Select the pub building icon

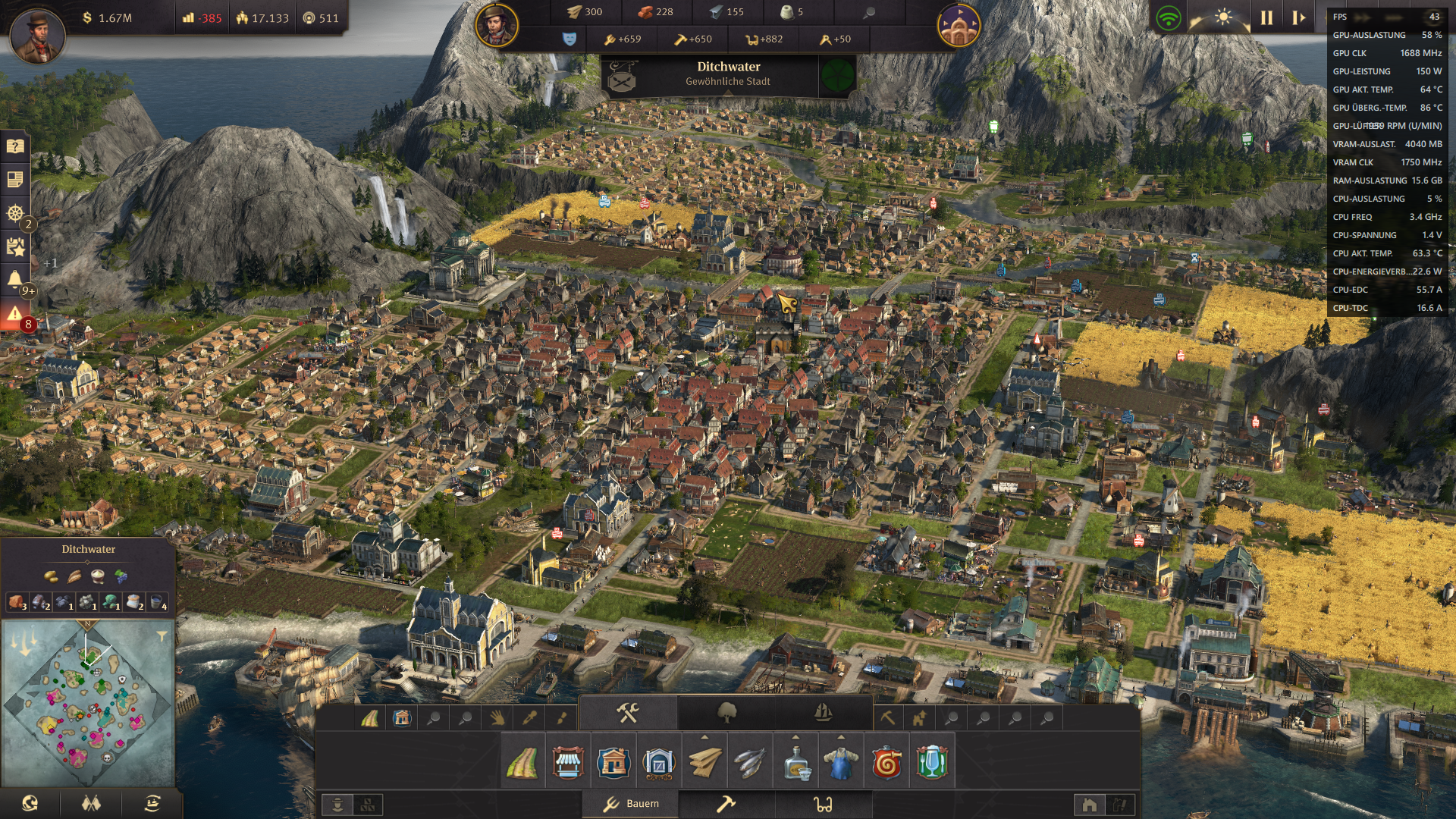[932, 762]
